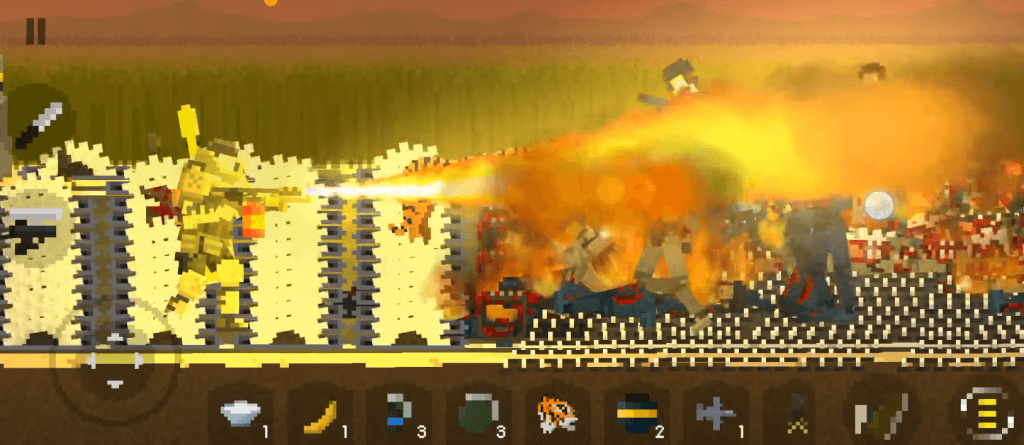Pause the game with the pause button

[x=35, y=31]
